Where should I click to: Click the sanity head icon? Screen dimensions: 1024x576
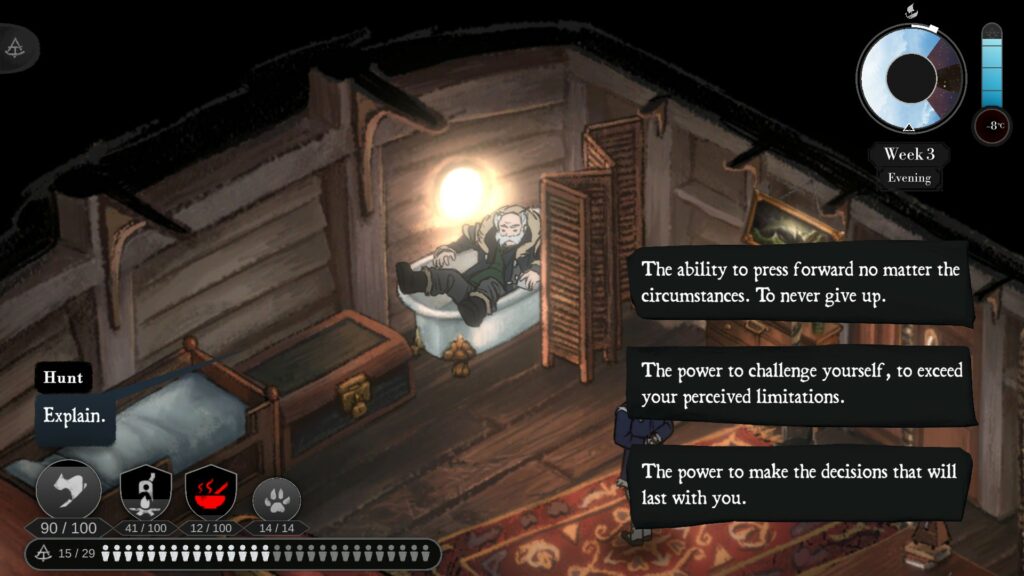pos(68,490)
